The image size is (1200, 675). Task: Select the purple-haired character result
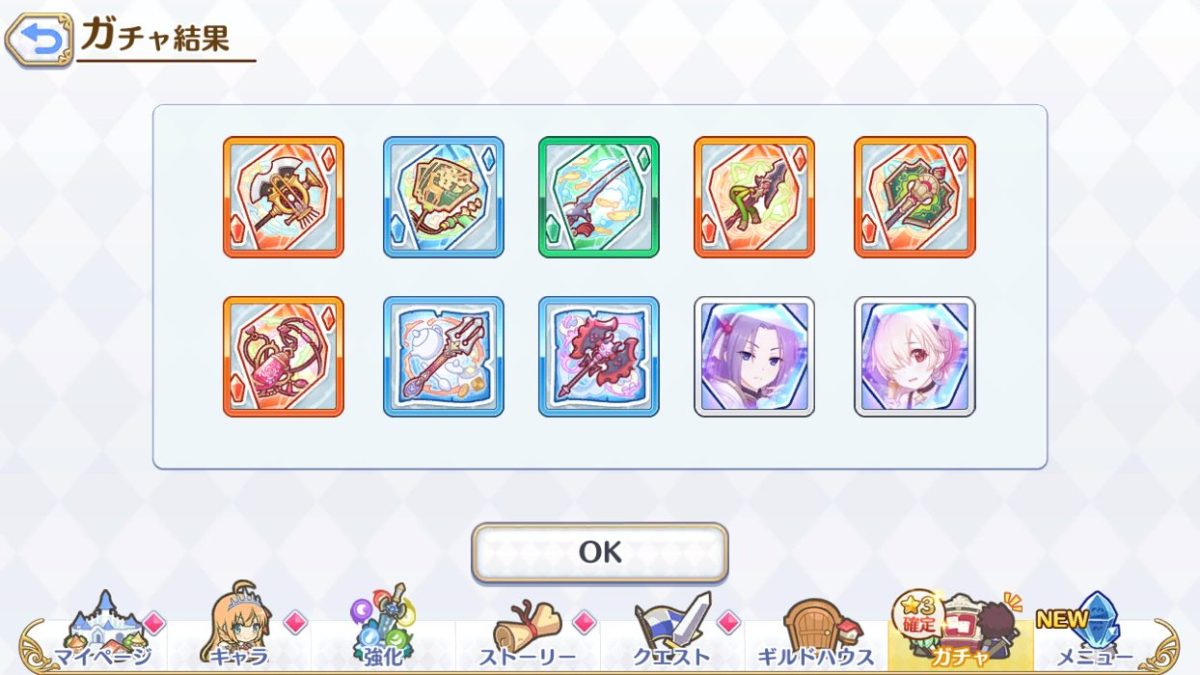[x=754, y=356]
